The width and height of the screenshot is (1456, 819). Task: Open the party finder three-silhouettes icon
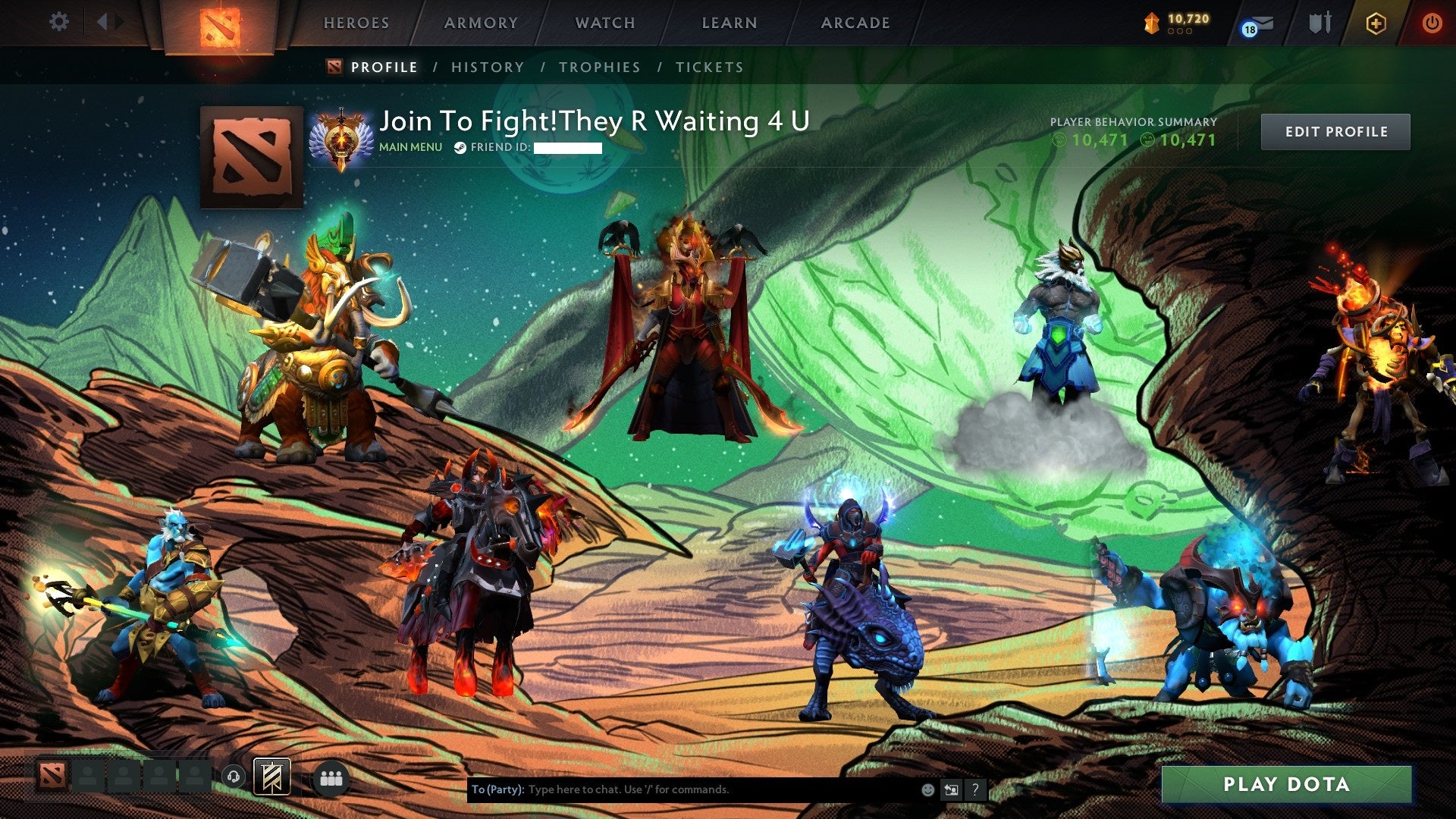[331, 777]
